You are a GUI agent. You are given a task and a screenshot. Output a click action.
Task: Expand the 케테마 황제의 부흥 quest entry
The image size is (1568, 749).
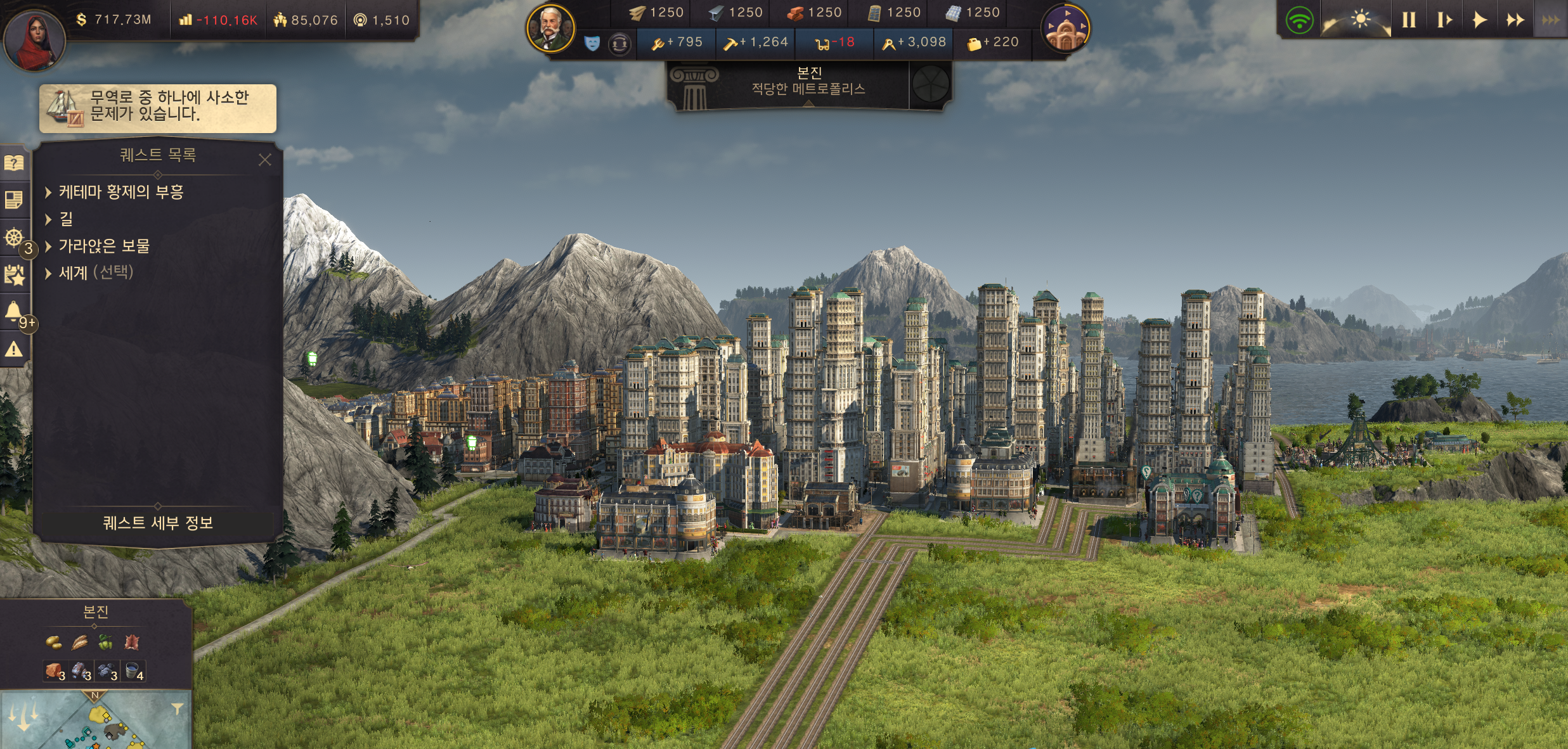click(120, 192)
